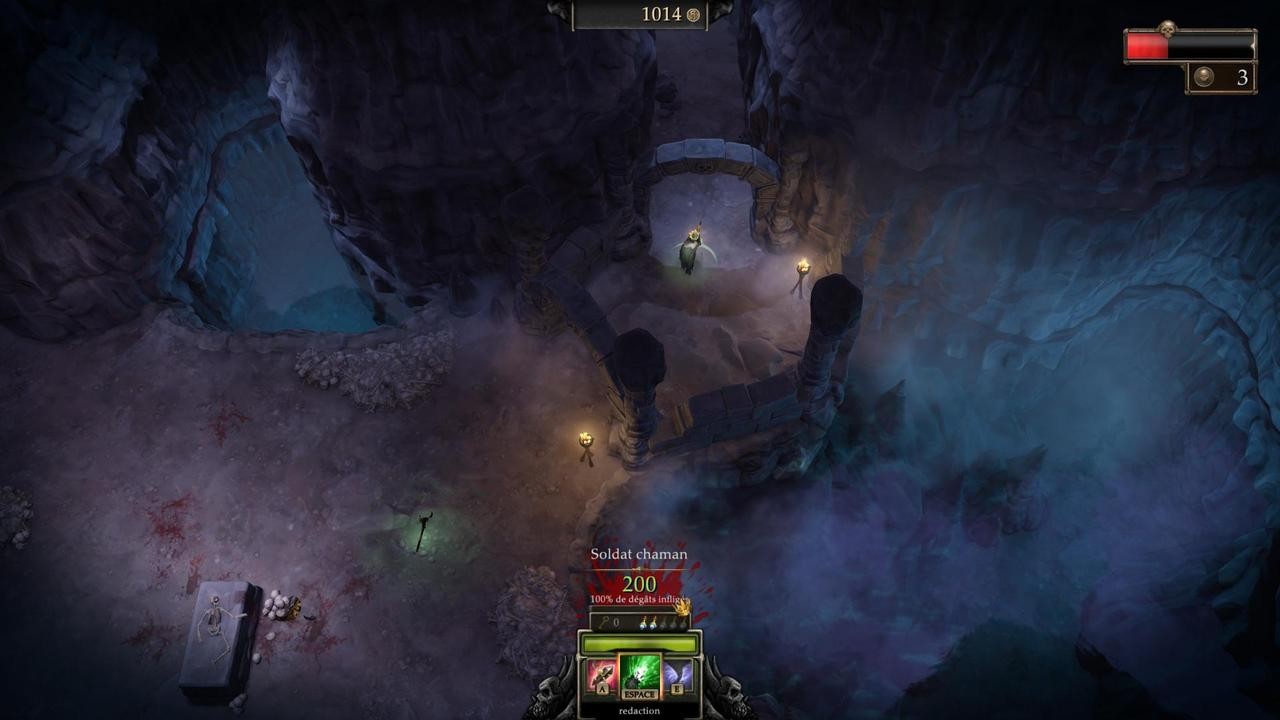Click the first blue potion flask

[x=642, y=623]
